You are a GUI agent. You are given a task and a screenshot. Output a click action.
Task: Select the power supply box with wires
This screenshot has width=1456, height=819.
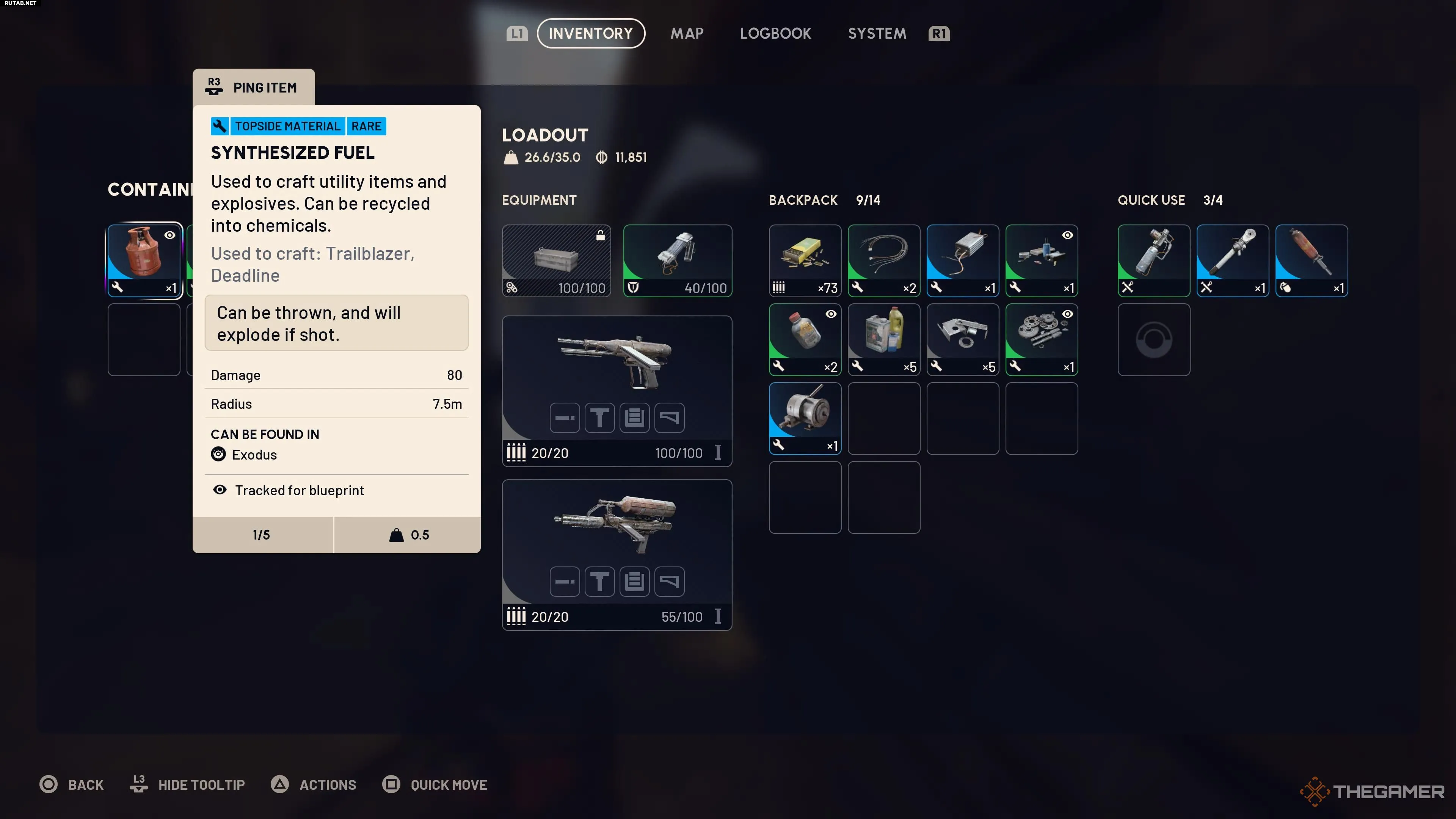pos(963,260)
